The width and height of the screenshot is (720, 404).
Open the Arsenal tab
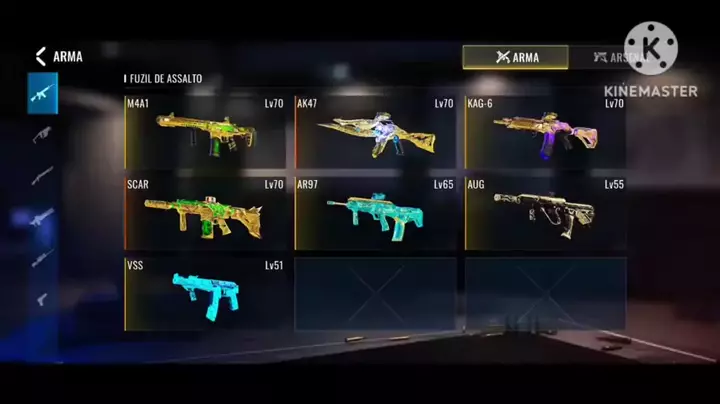[615, 57]
